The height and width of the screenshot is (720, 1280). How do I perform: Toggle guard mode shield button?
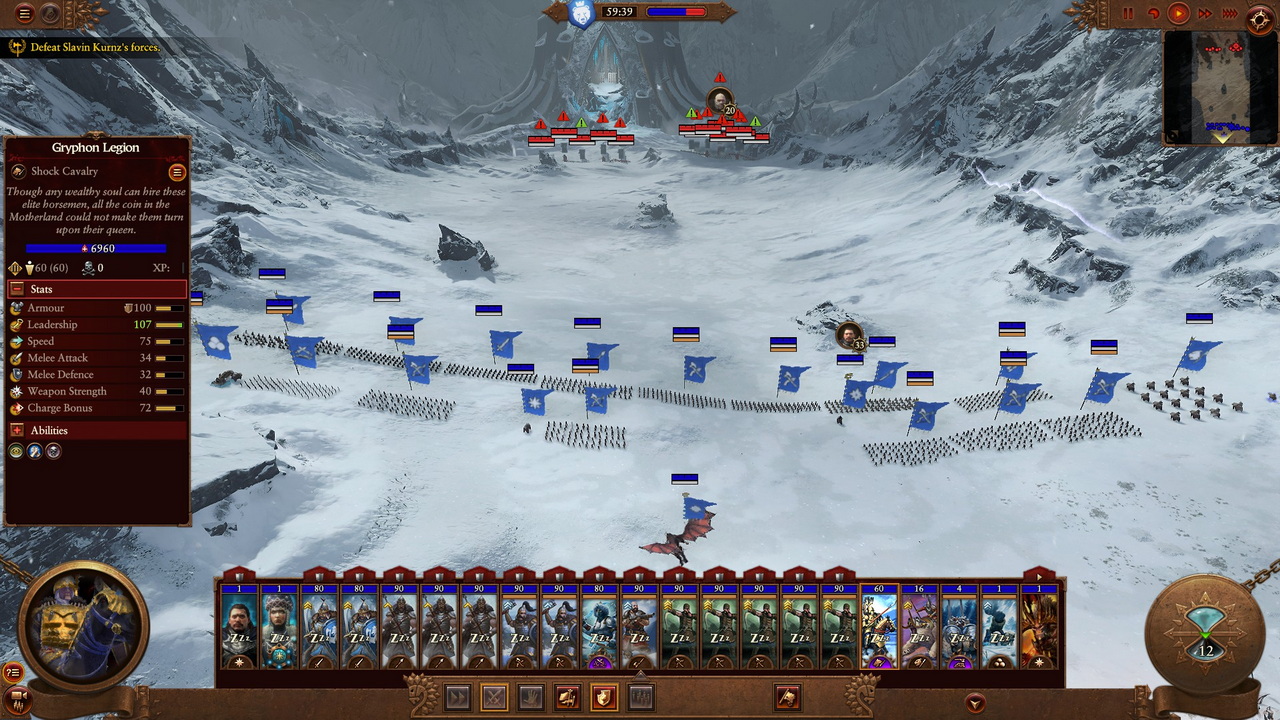pyautogui.click(x=604, y=697)
